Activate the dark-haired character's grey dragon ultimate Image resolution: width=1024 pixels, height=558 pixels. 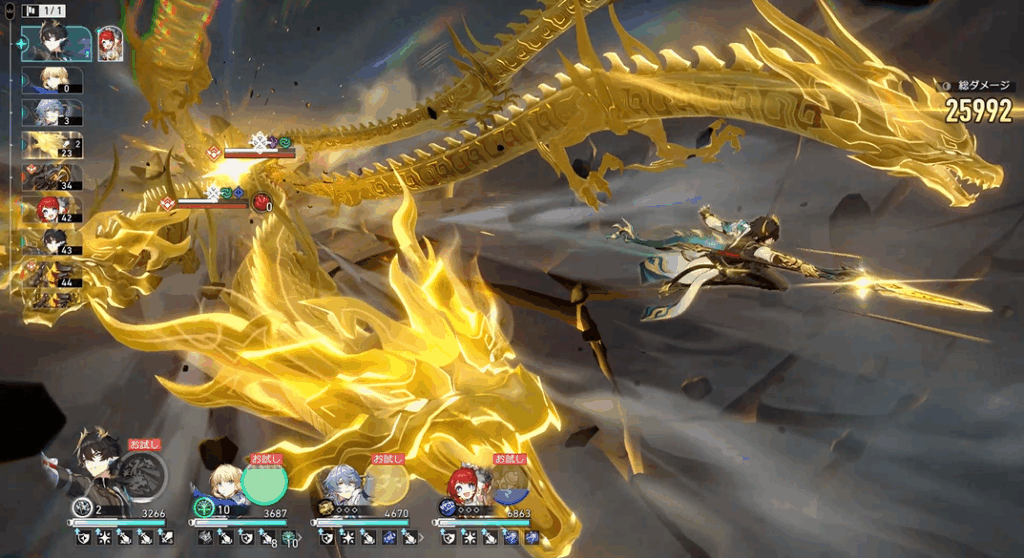pos(141,477)
